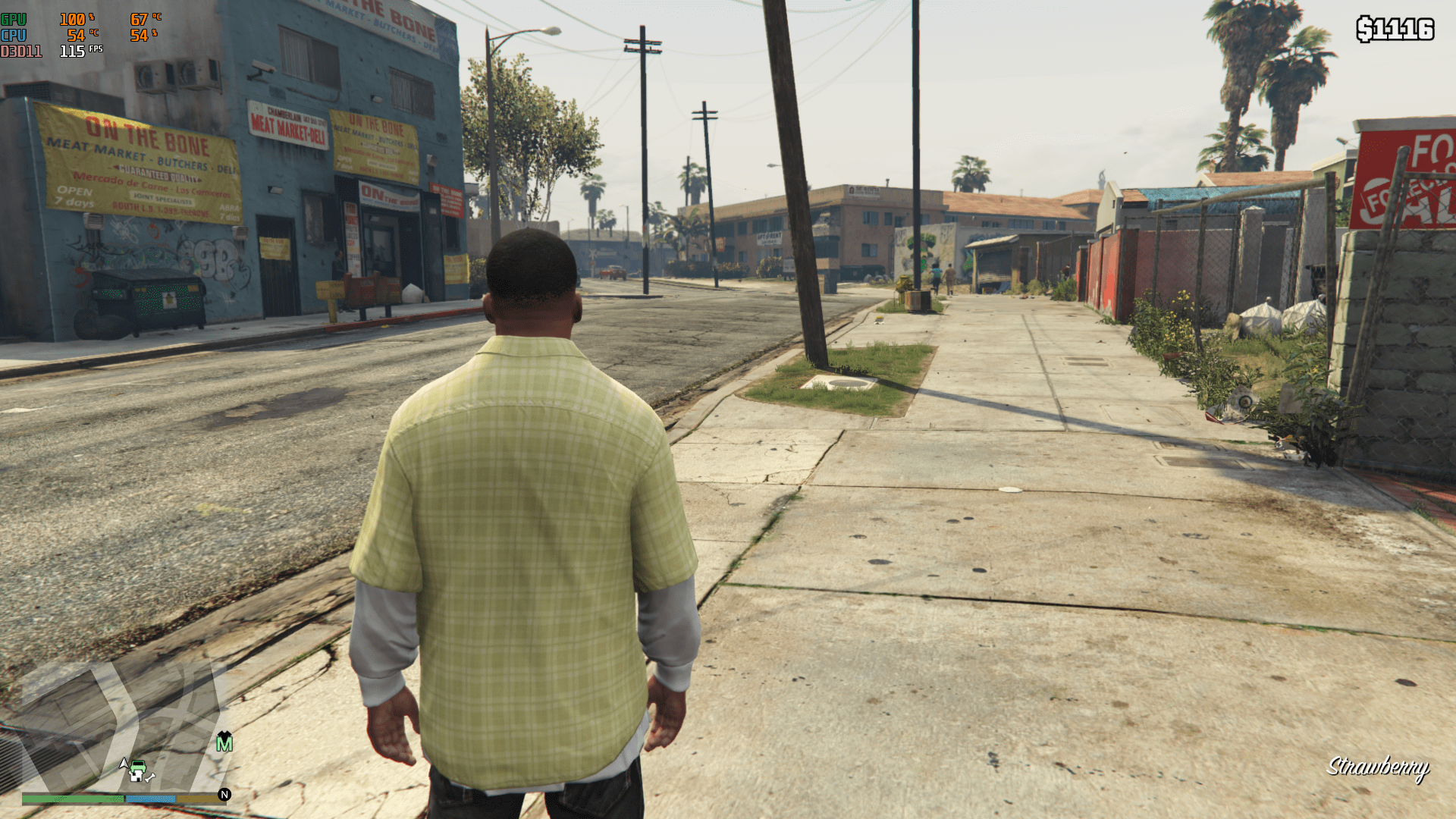Toggle the 115 FPS counter display
1456x819 pixels.
74,52
